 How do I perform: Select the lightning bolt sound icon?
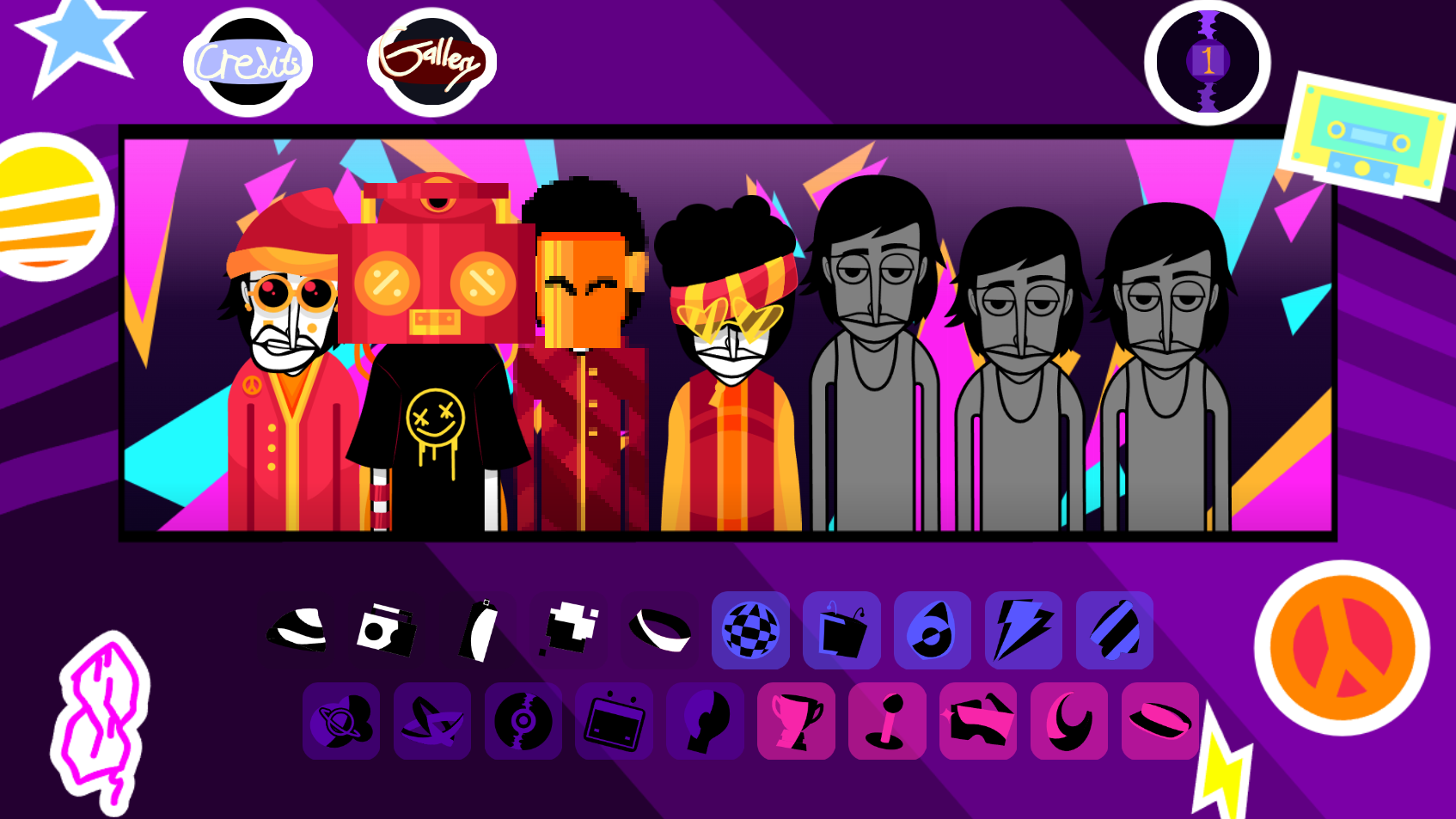point(1022,631)
